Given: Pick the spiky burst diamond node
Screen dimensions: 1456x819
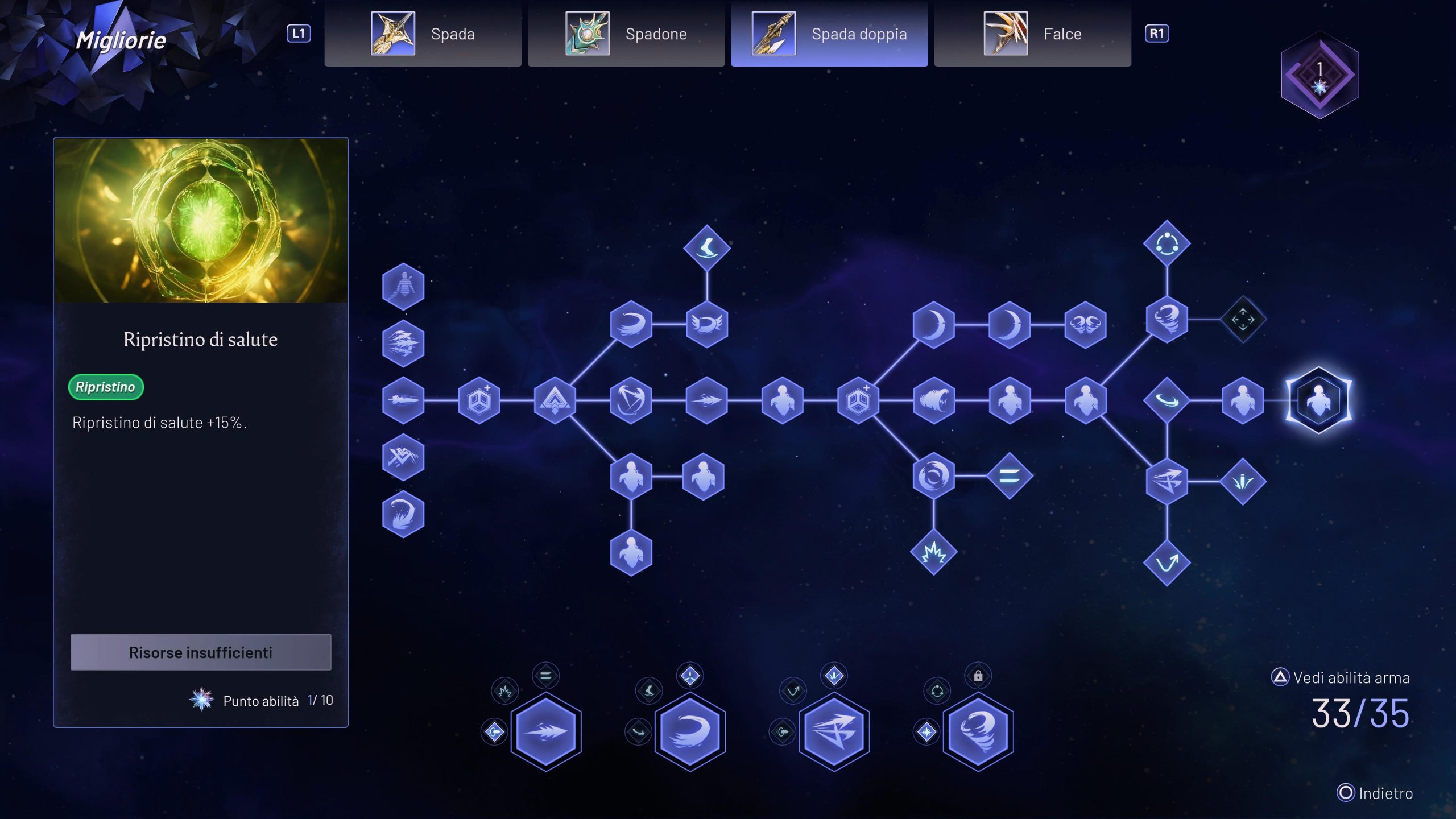Looking at the screenshot, I should [x=933, y=552].
